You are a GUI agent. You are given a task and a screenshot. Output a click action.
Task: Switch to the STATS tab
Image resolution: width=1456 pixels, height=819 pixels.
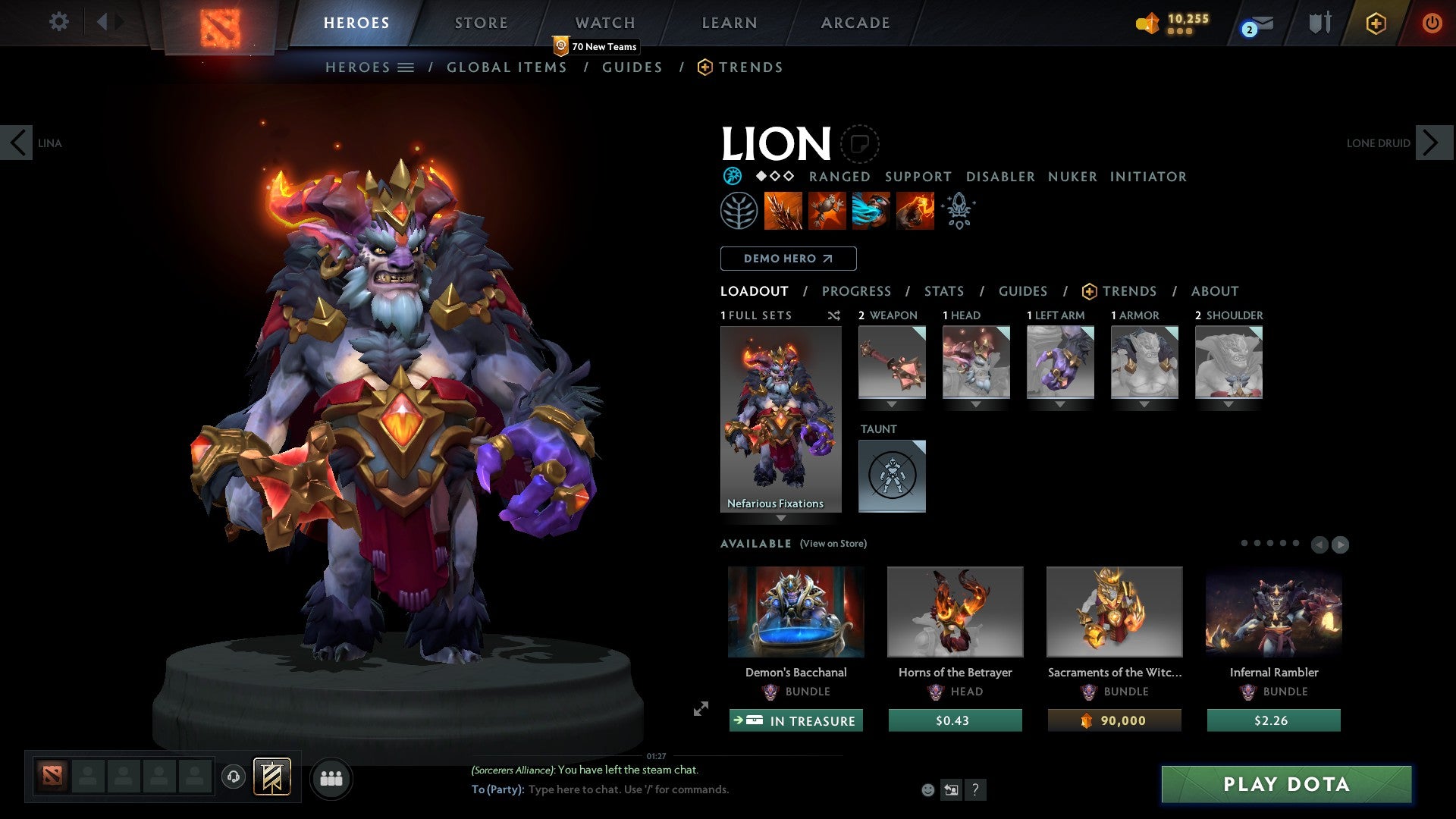point(943,291)
